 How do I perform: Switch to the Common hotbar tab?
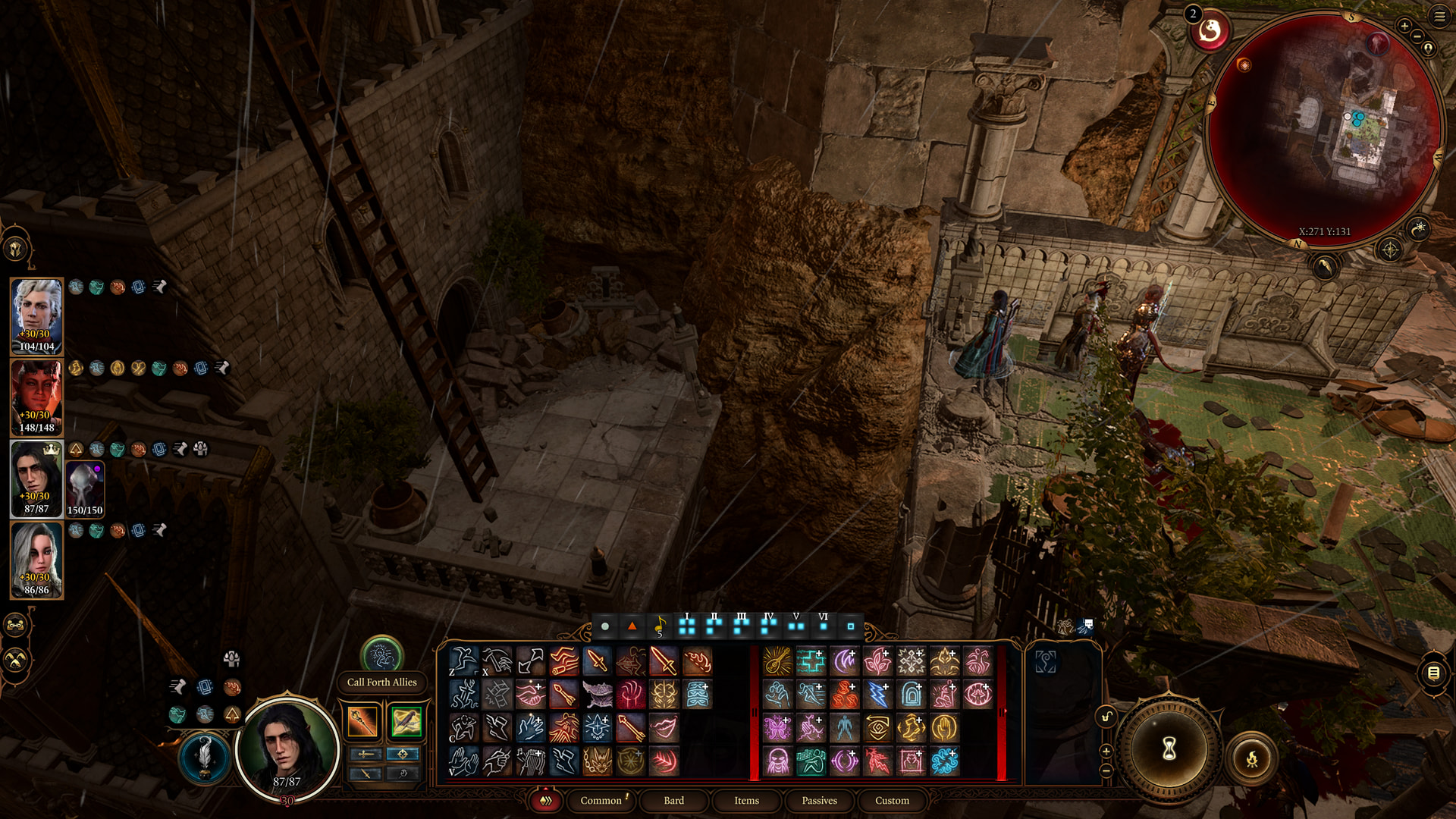[x=601, y=800]
